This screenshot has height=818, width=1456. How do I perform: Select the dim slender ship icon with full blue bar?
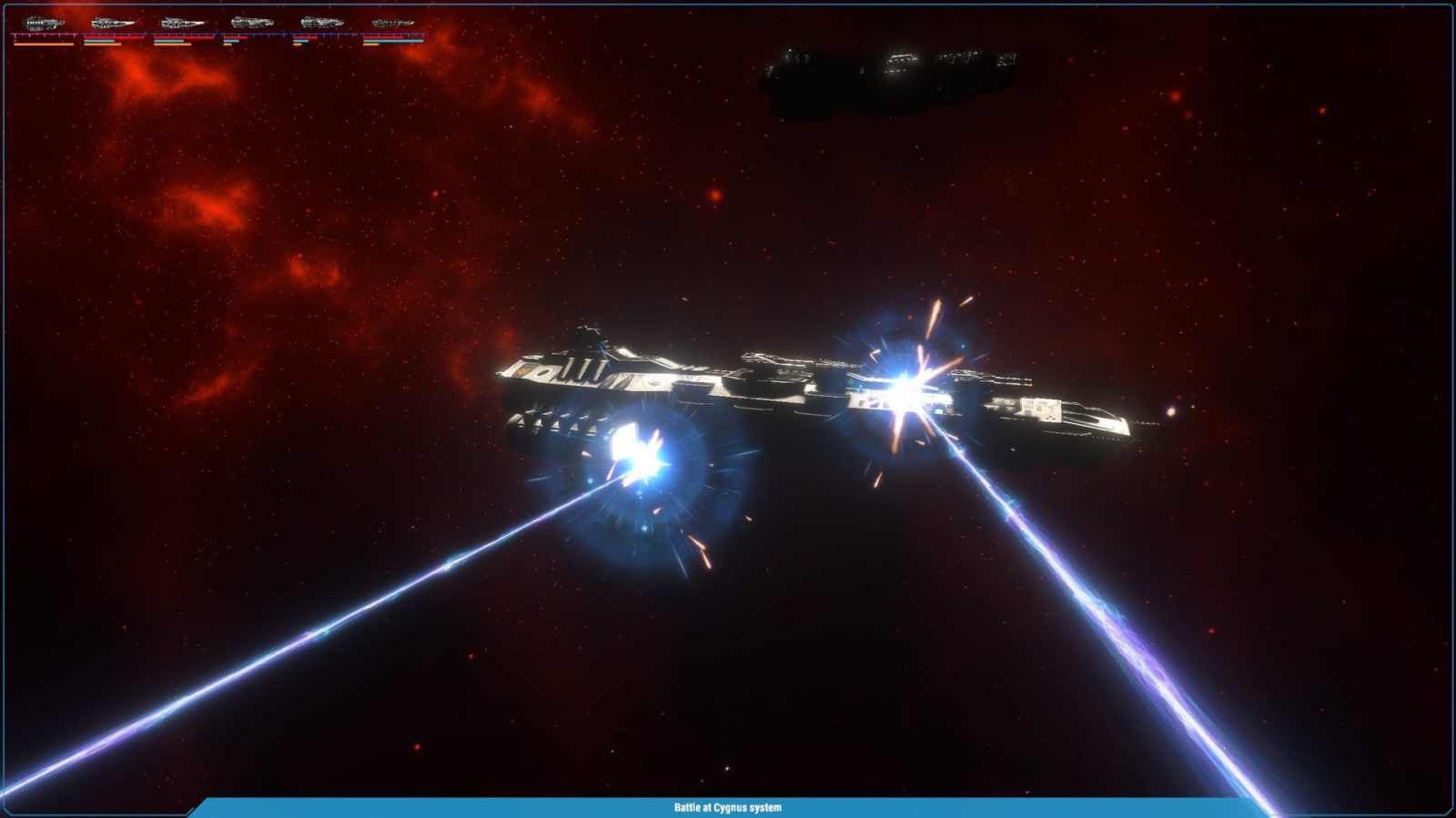[x=392, y=23]
